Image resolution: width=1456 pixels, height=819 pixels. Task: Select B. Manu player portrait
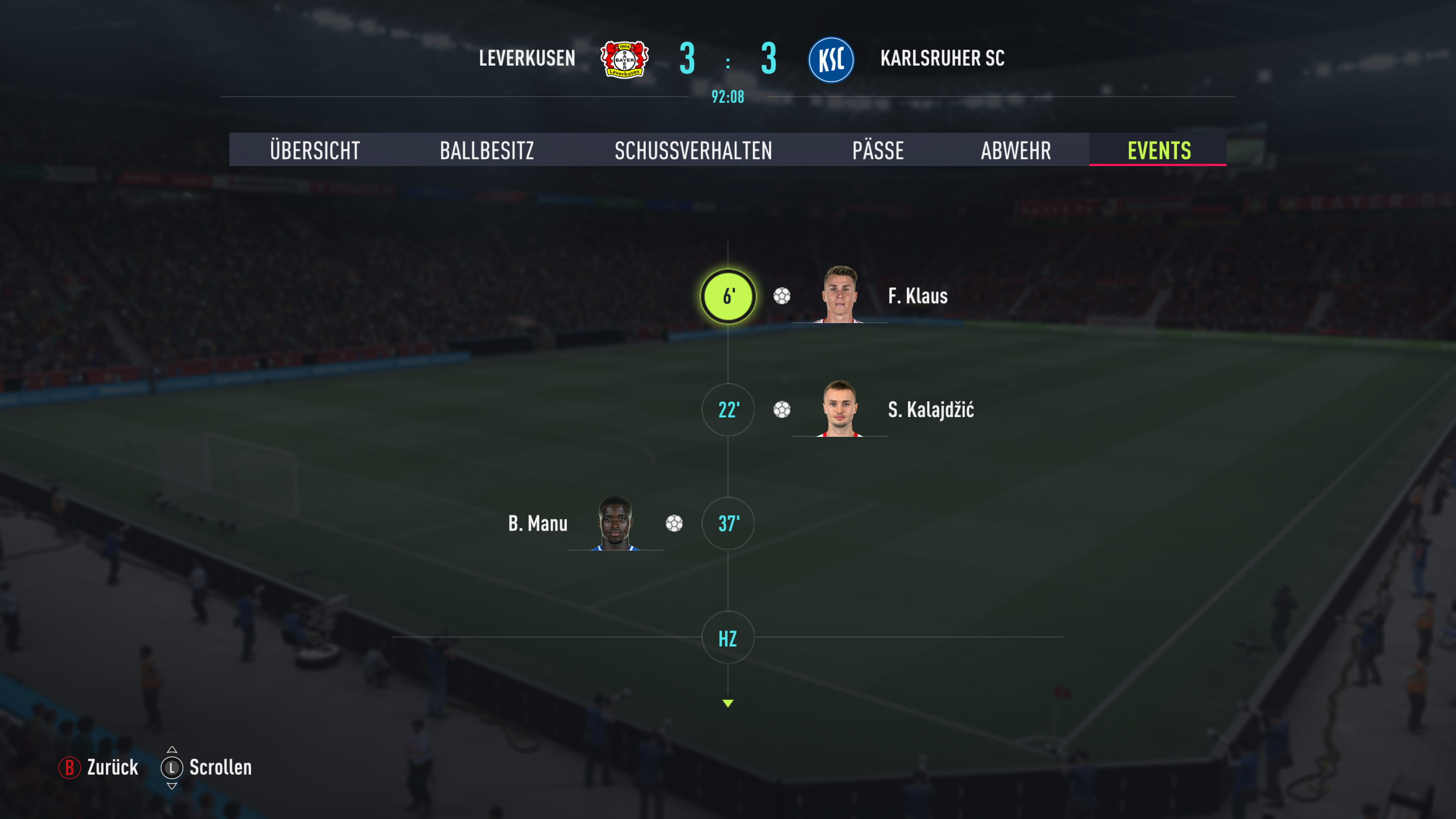(x=615, y=522)
